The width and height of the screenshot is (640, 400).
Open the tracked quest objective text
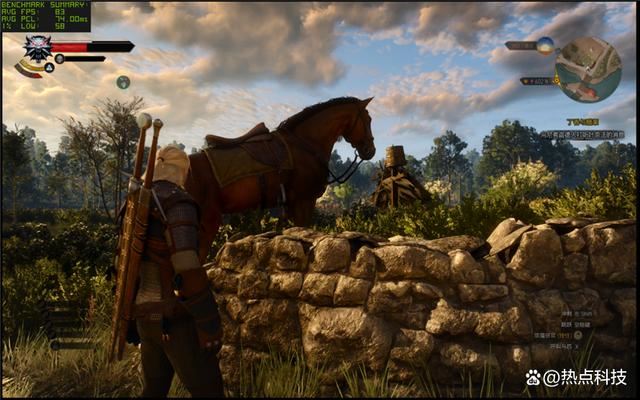point(582,133)
